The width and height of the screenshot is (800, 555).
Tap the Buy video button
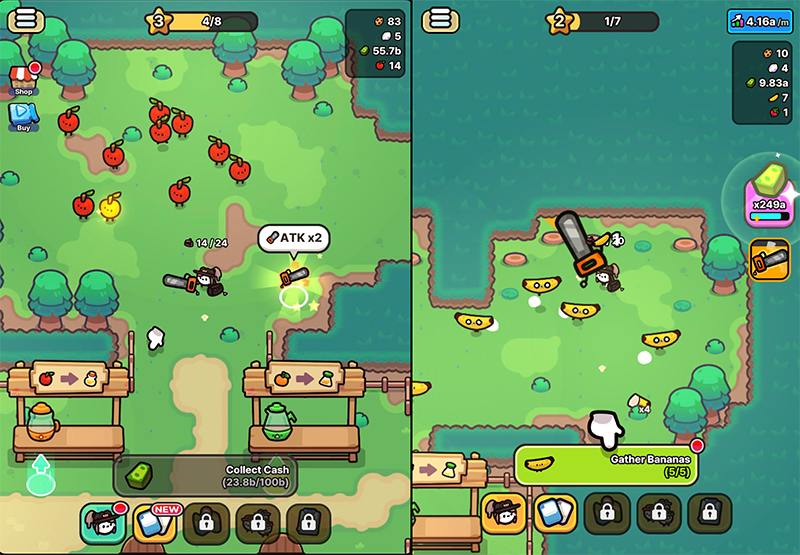(x=23, y=117)
